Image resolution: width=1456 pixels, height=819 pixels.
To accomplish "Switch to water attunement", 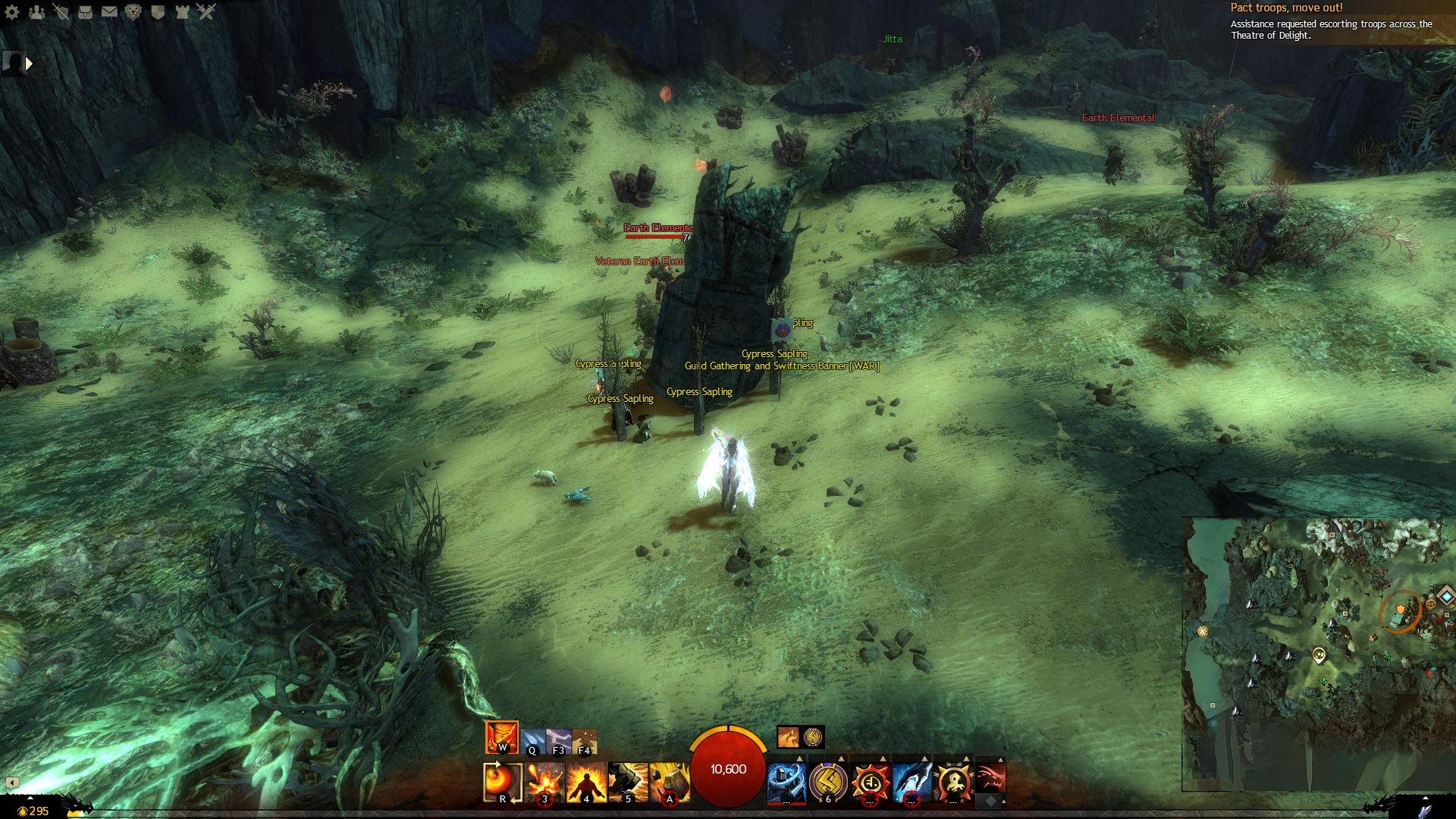I will click(532, 741).
